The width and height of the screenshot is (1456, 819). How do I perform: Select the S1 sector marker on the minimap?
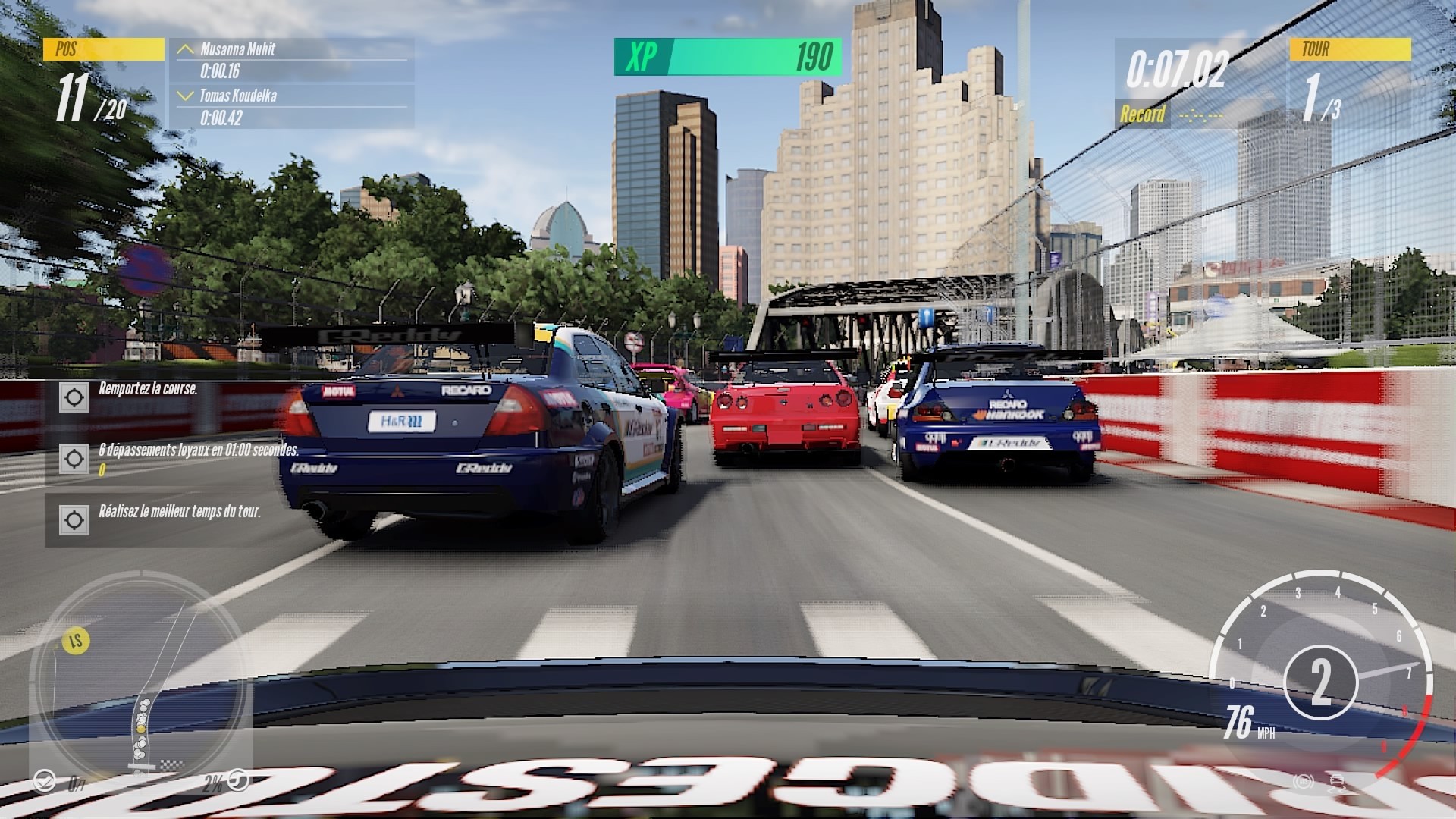(x=75, y=642)
